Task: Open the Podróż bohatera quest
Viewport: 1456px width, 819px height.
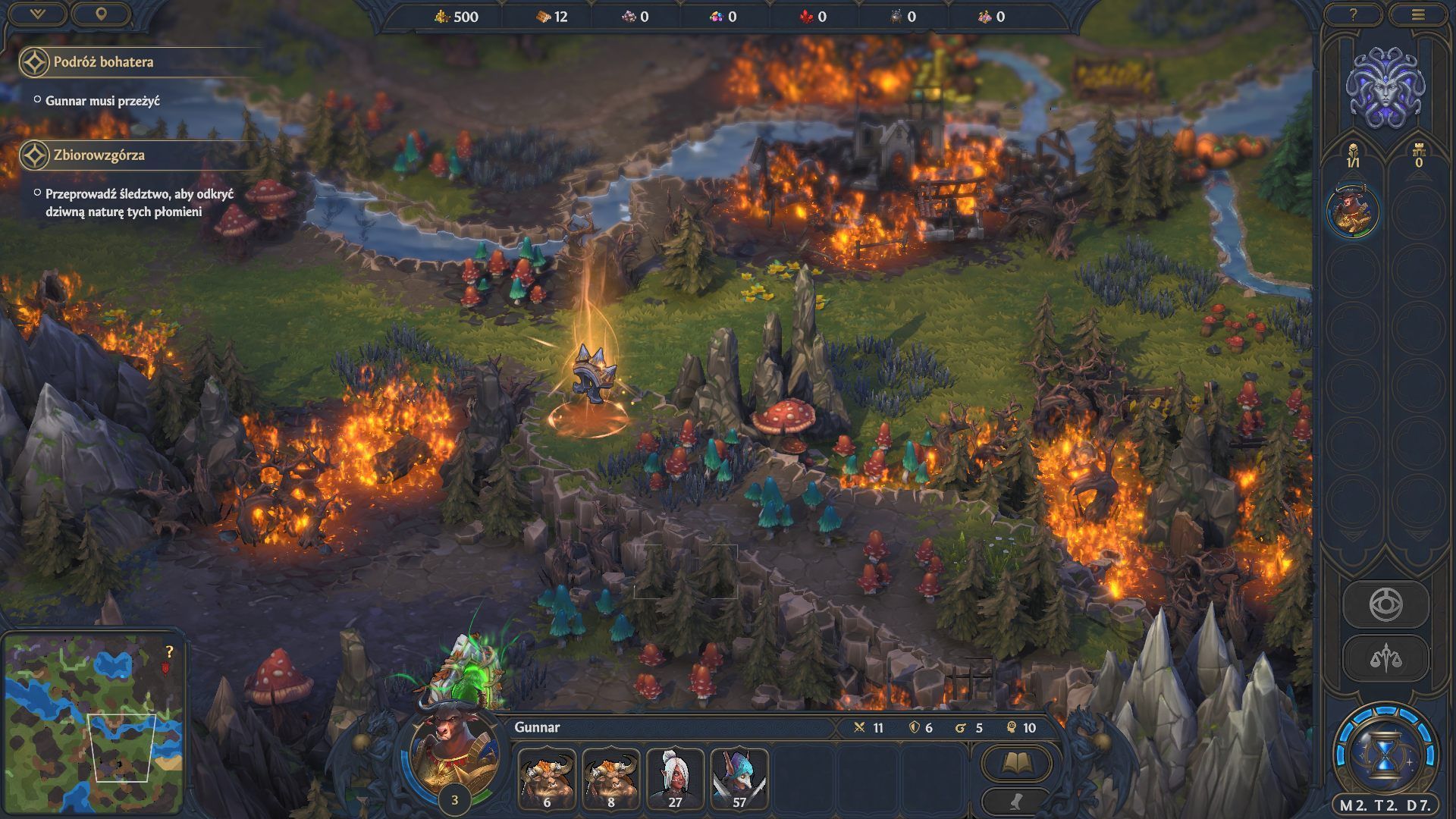Action: (x=103, y=62)
